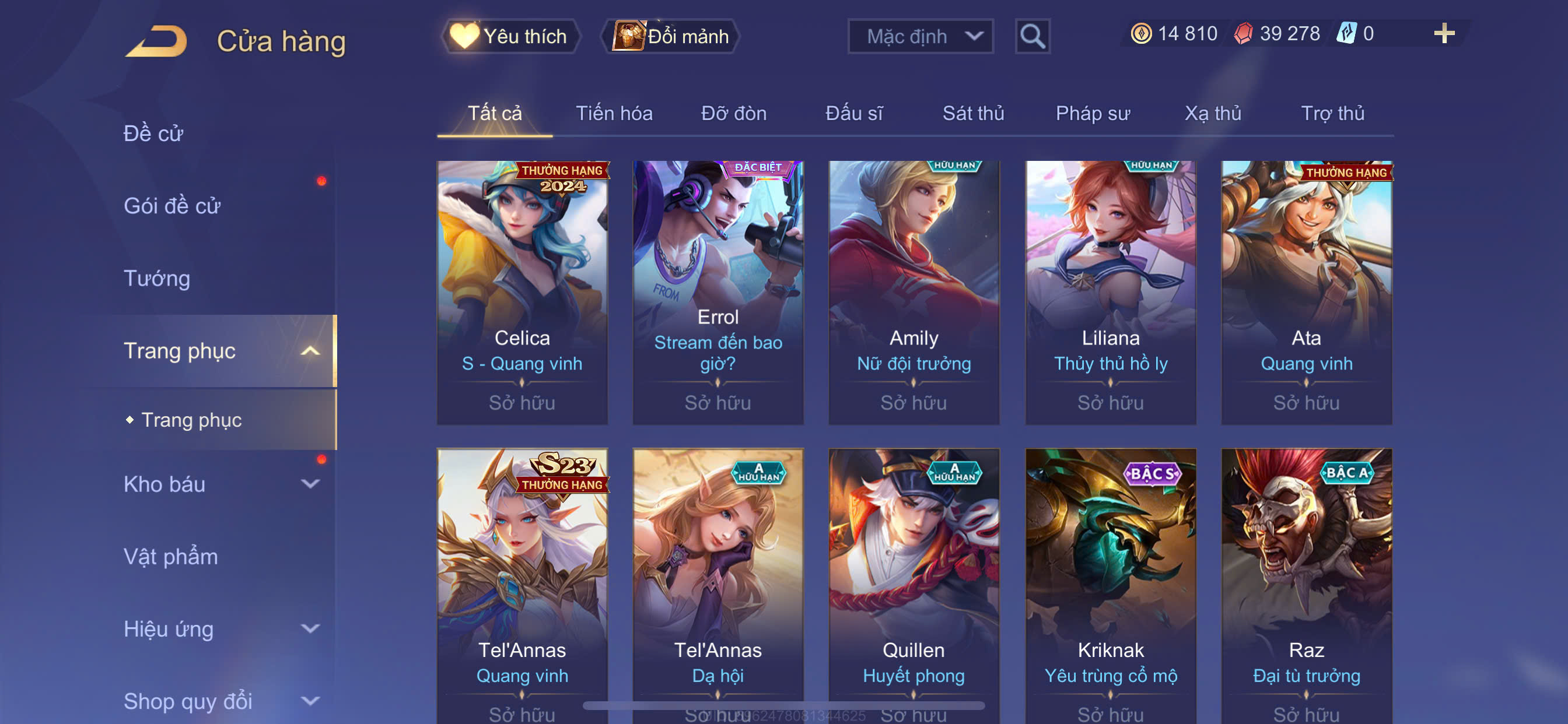View Liliana Thủy thủ hồ ly skin
This screenshot has height=724, width=1568.
pyautogui.click(x=1110, y=292)
